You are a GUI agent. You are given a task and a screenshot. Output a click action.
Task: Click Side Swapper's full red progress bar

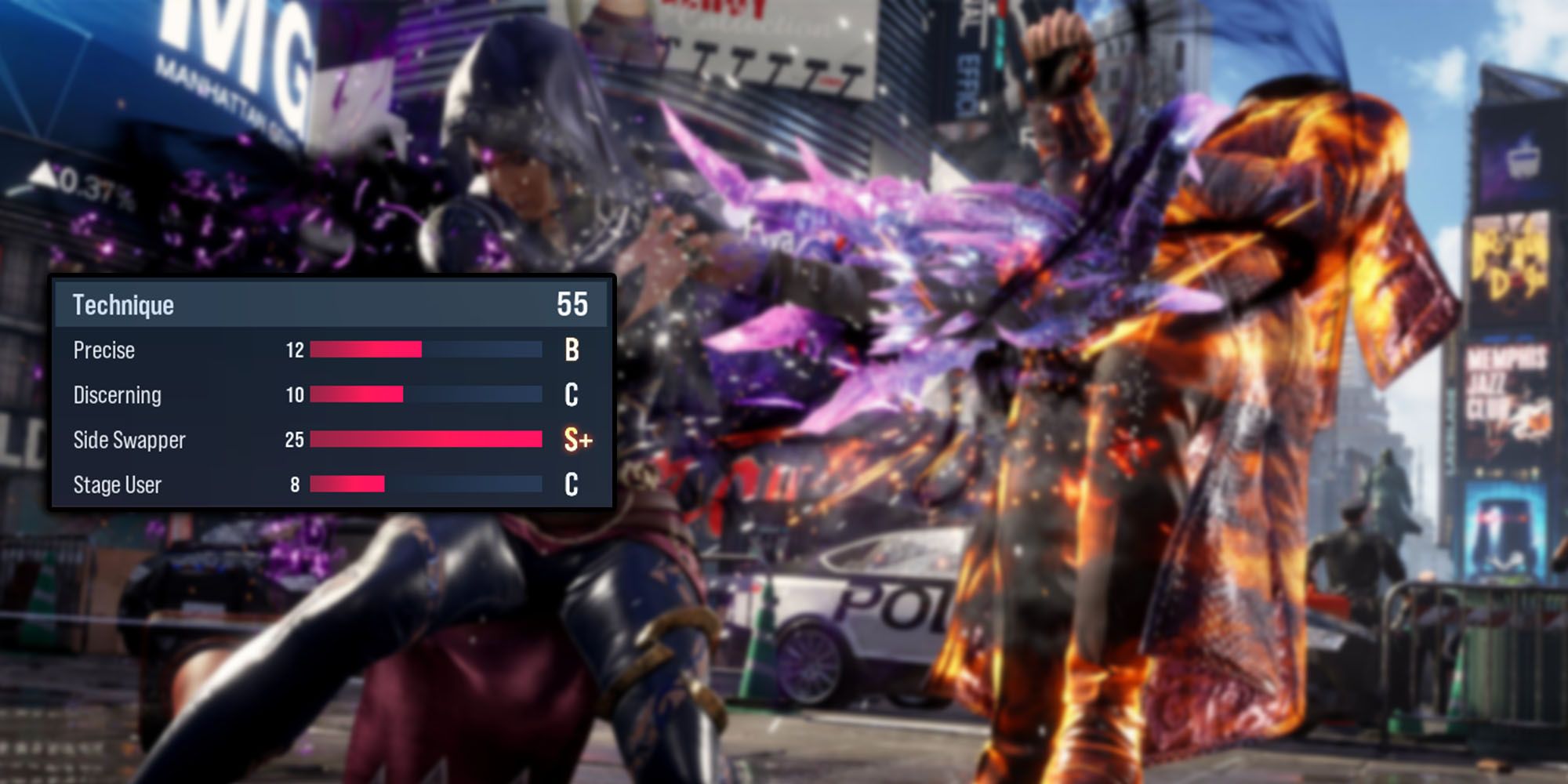pos(427,440)
